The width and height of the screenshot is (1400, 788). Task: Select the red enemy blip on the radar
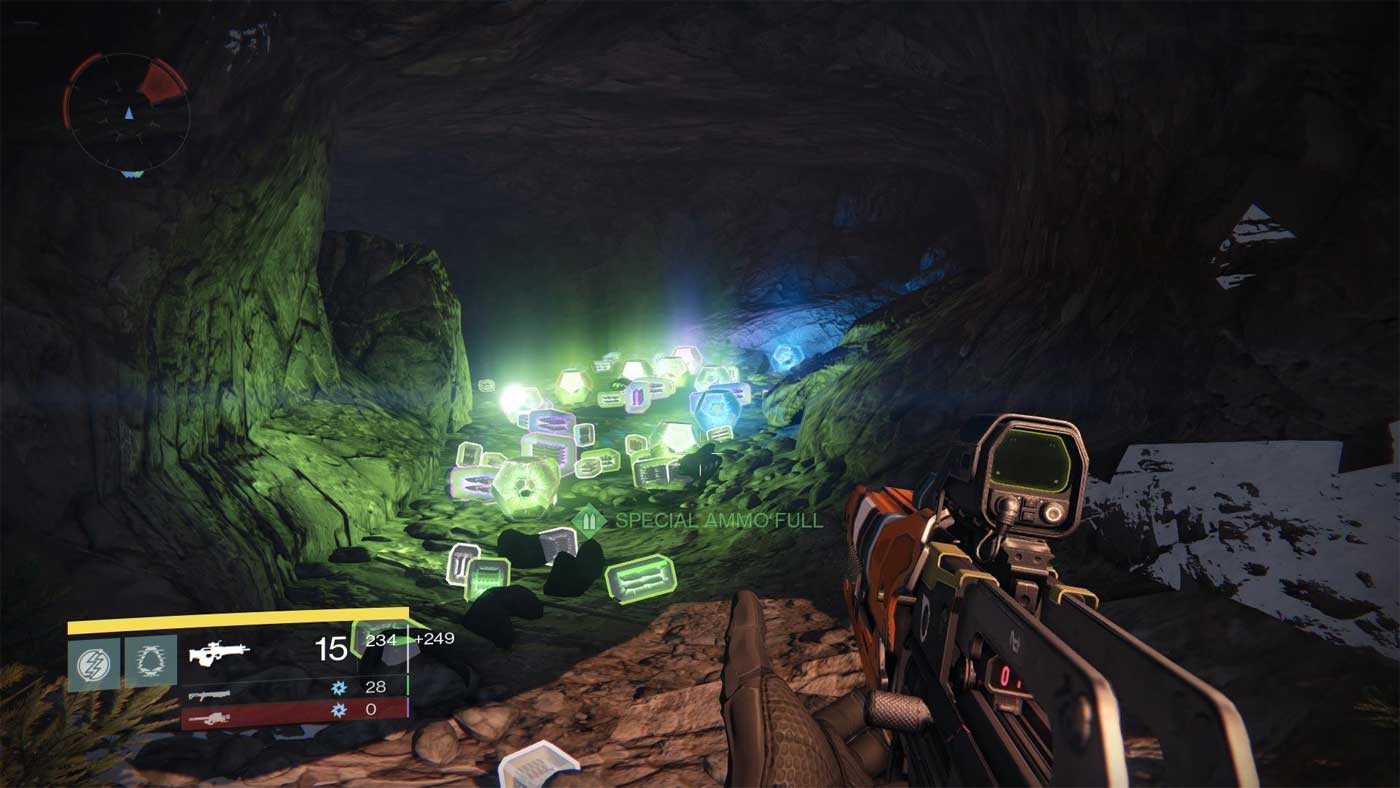tap(161, 81)
